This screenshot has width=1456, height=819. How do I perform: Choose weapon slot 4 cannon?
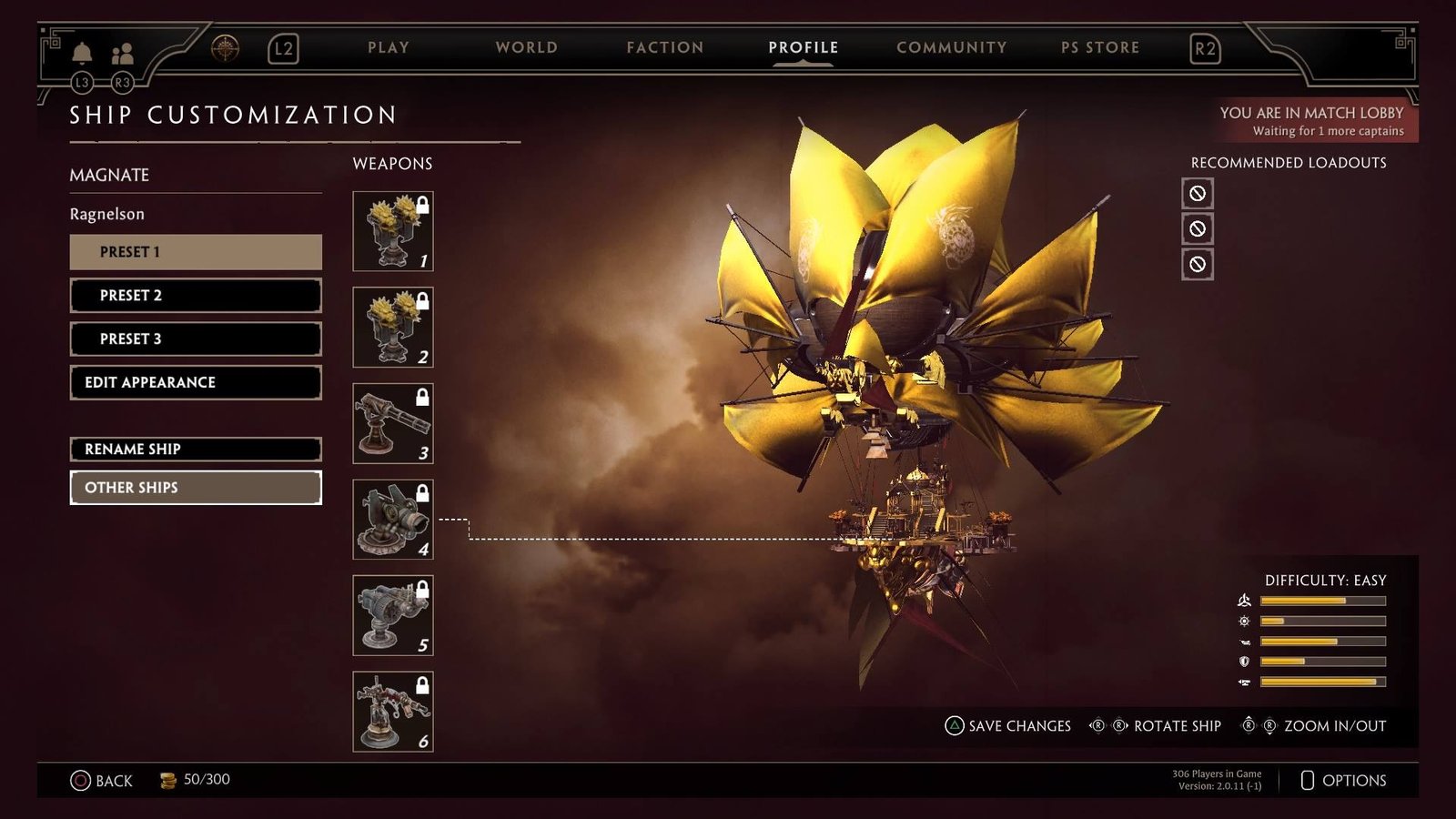(x=393, y=520)
